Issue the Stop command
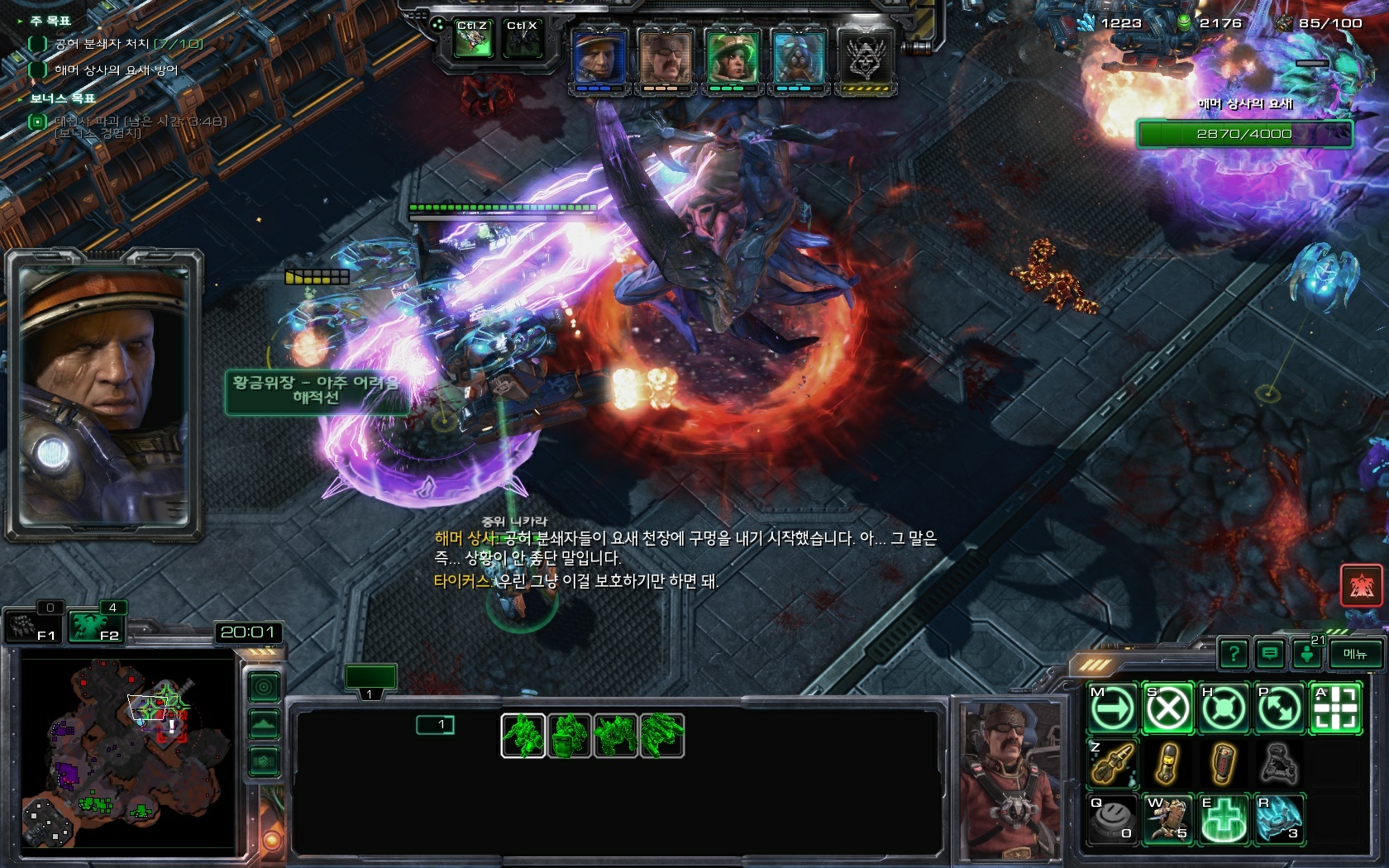The height and width of the screenshot is (868, 1389). point(1167,708)
